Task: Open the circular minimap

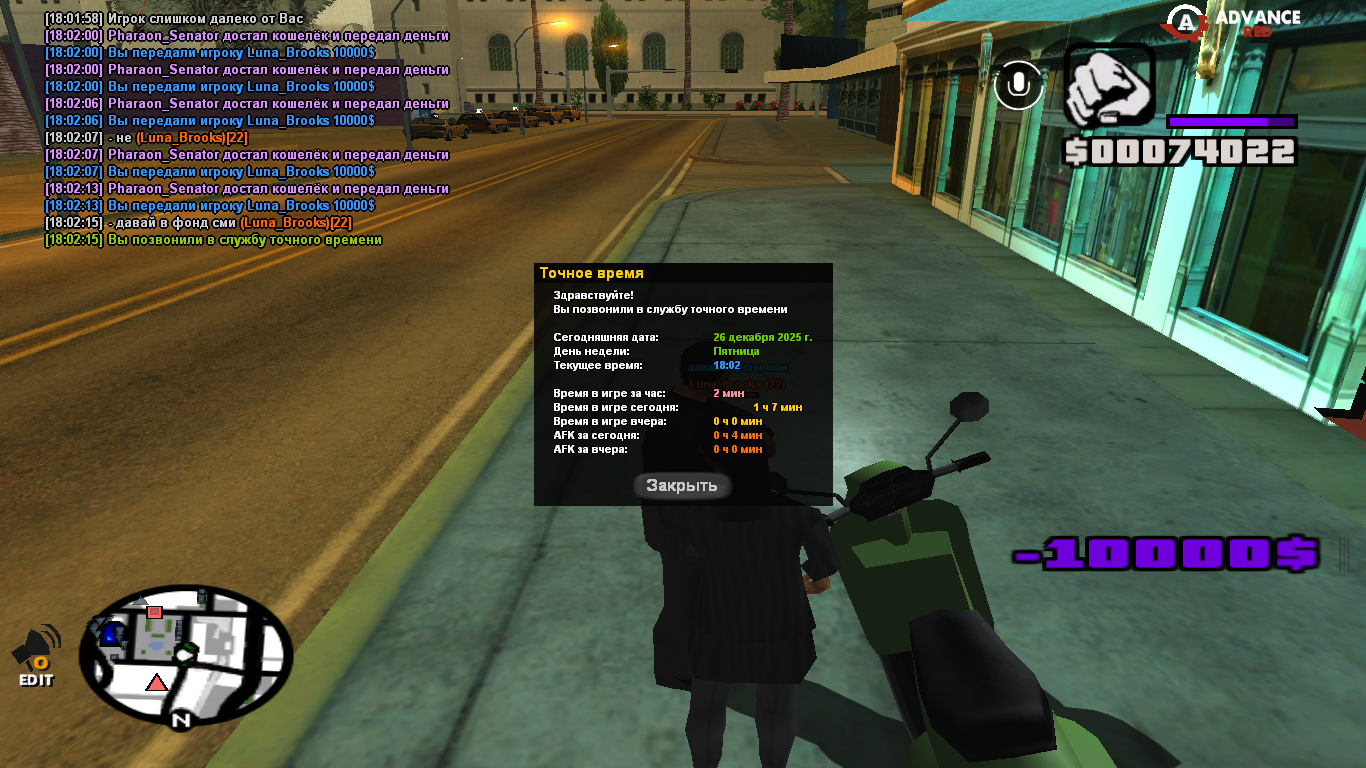Action: pos(185,656)
